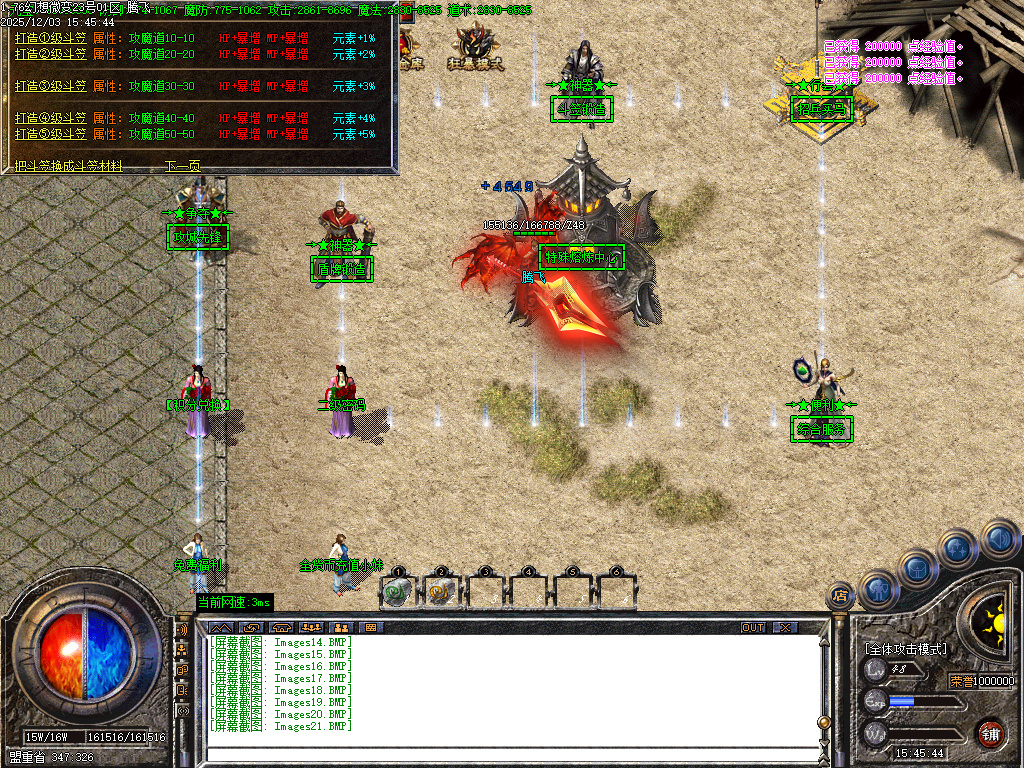Open the bag inventory round button
This screenshot has height=768, width=1024.
[918, 569]
